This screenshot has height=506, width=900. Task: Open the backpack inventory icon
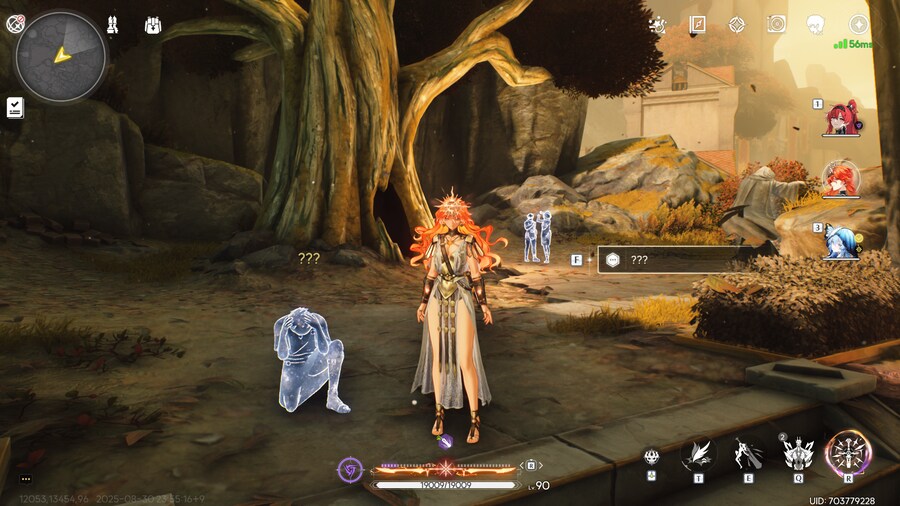[x=153, y=24]
